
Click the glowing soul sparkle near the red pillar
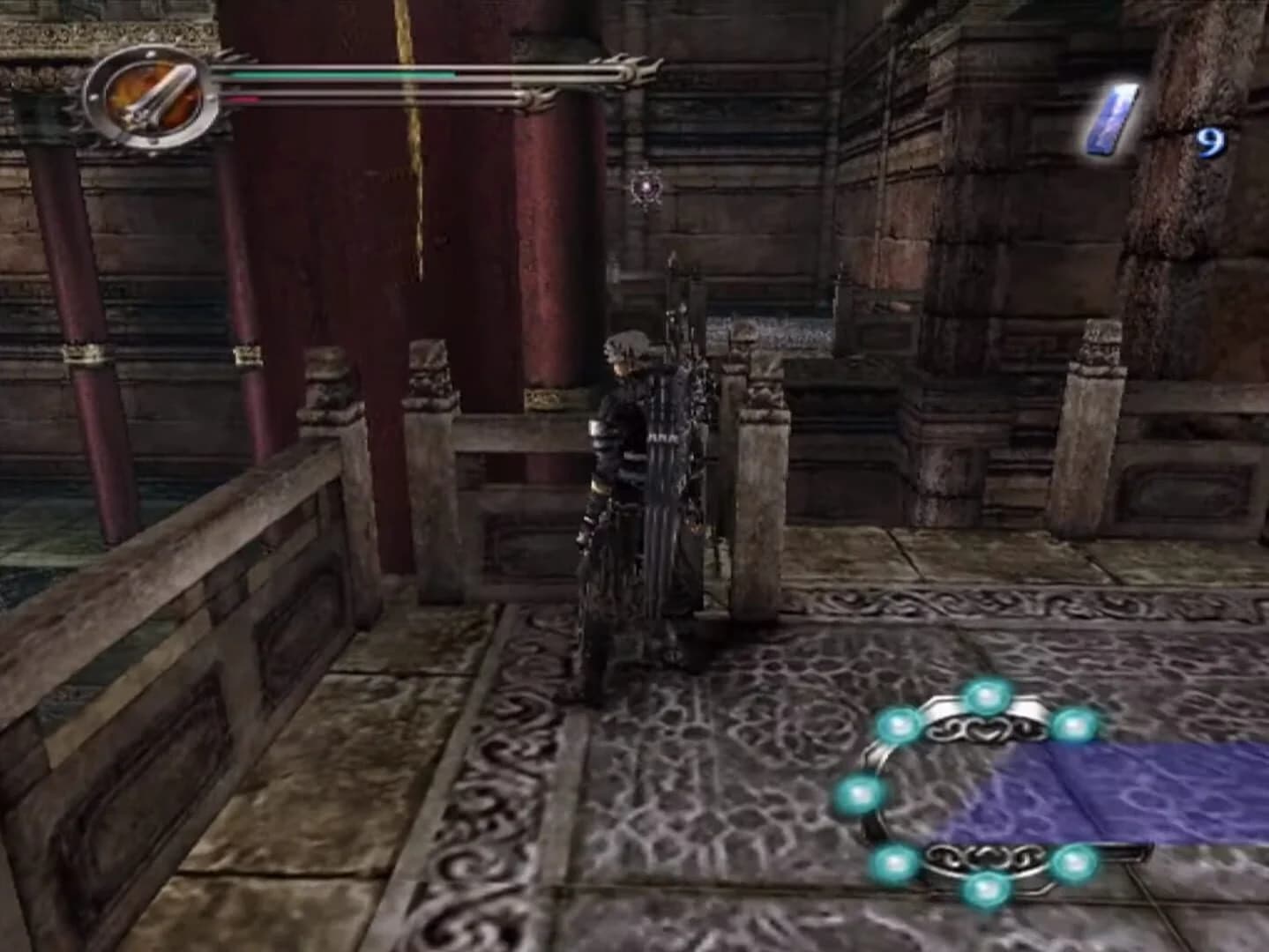648,188
